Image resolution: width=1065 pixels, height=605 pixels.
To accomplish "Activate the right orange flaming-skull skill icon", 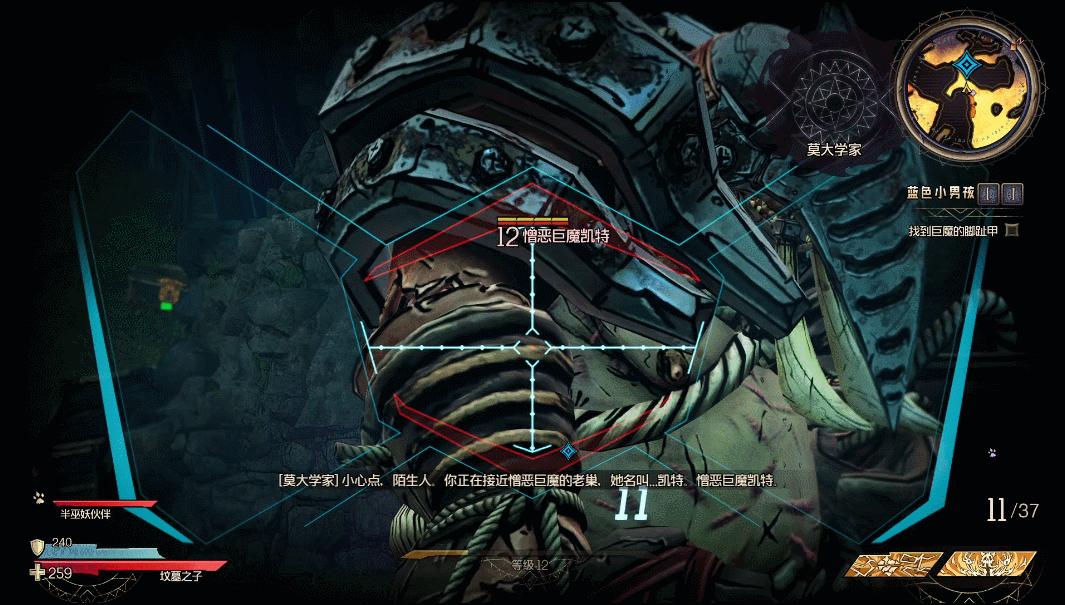I will point(985,565).
